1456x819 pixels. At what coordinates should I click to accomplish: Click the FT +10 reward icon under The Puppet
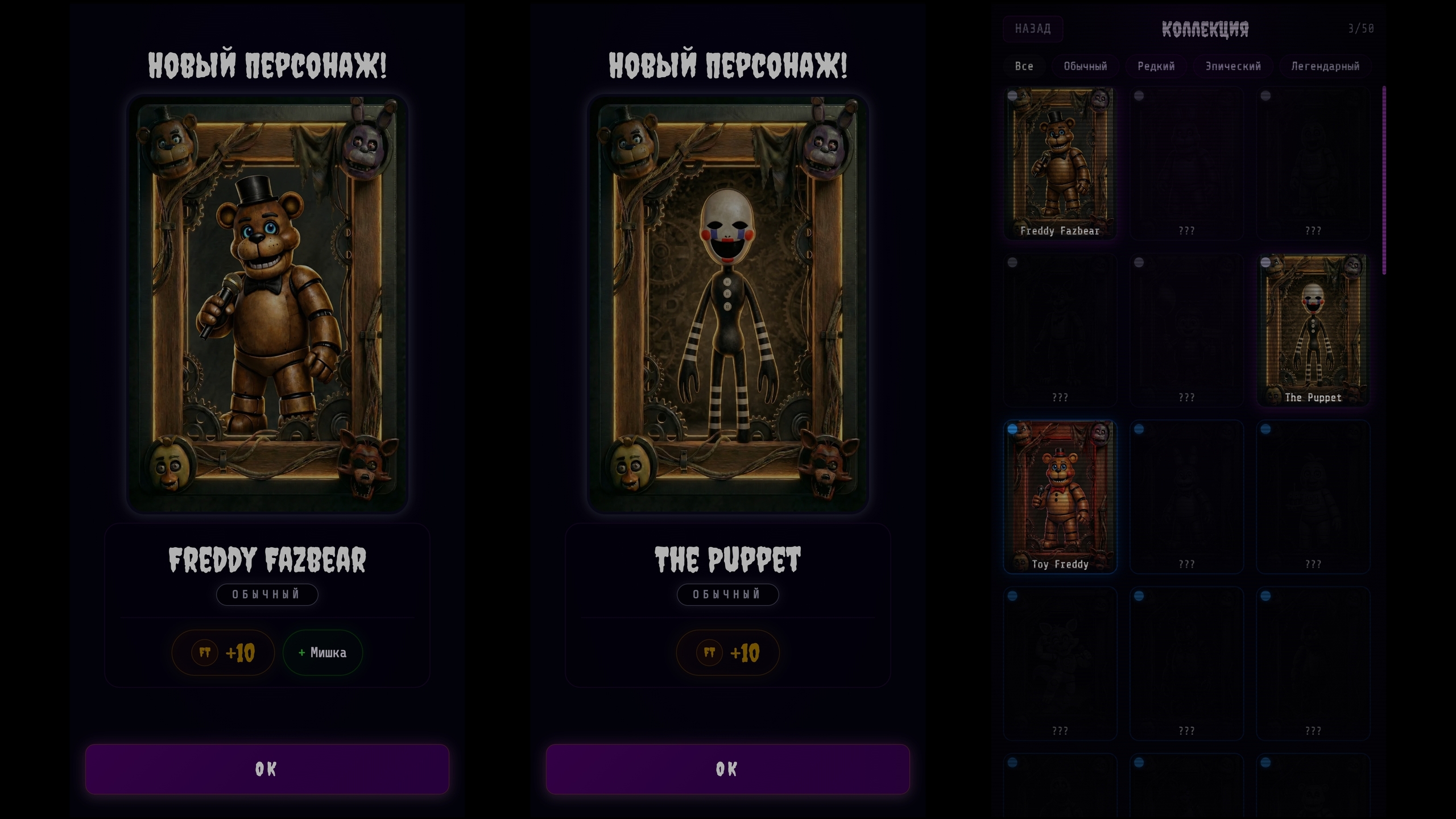click(x=728, y=652)
